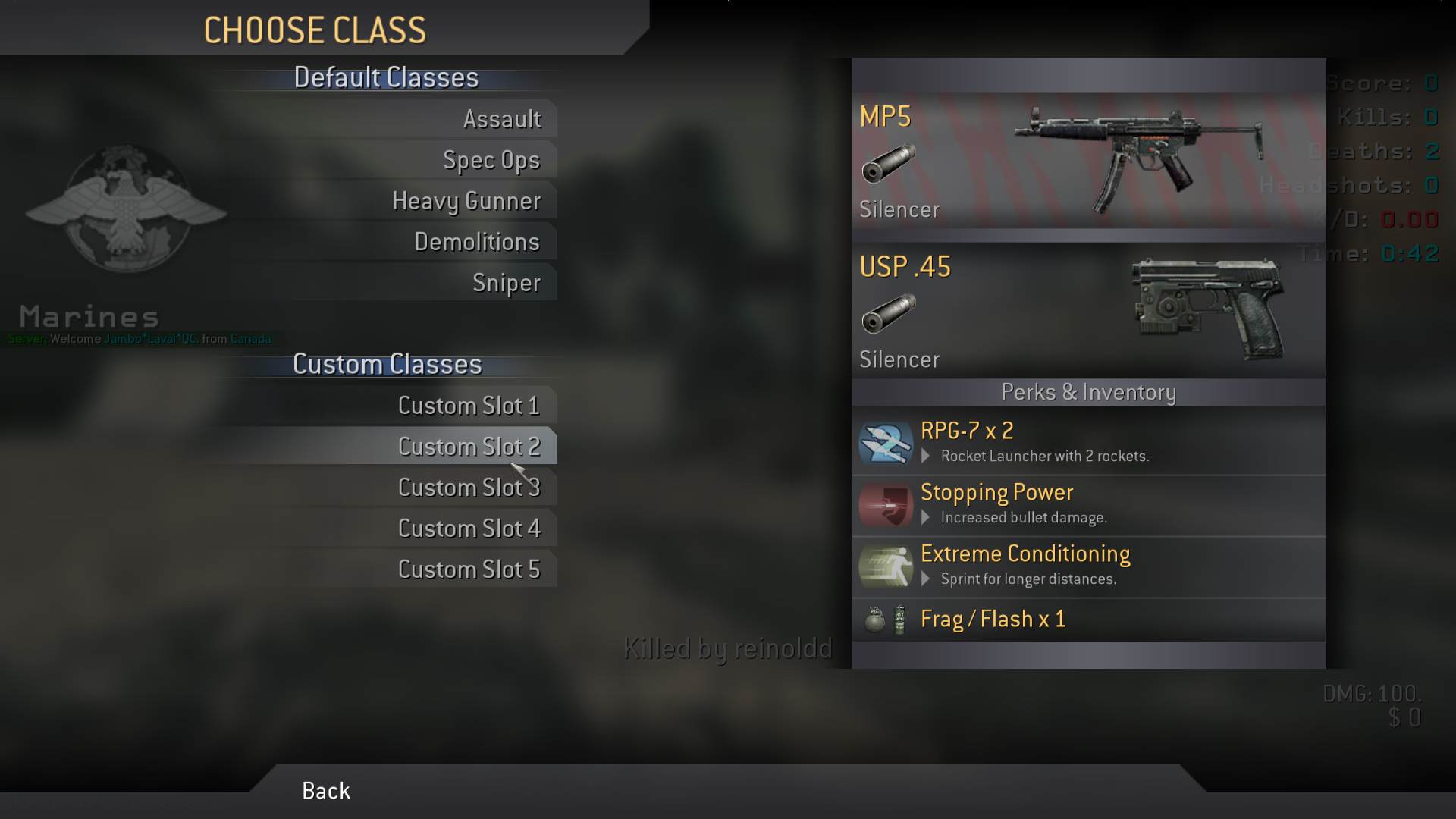Choose Custom Slot 2

469,447
